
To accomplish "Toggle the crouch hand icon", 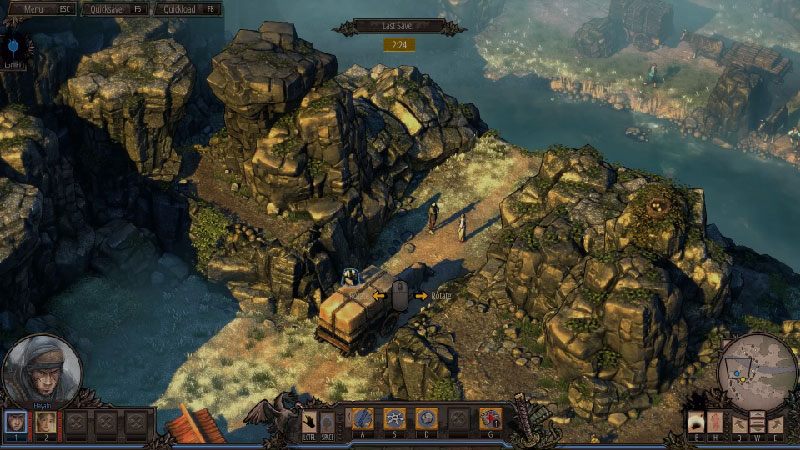I will (310, 420).
